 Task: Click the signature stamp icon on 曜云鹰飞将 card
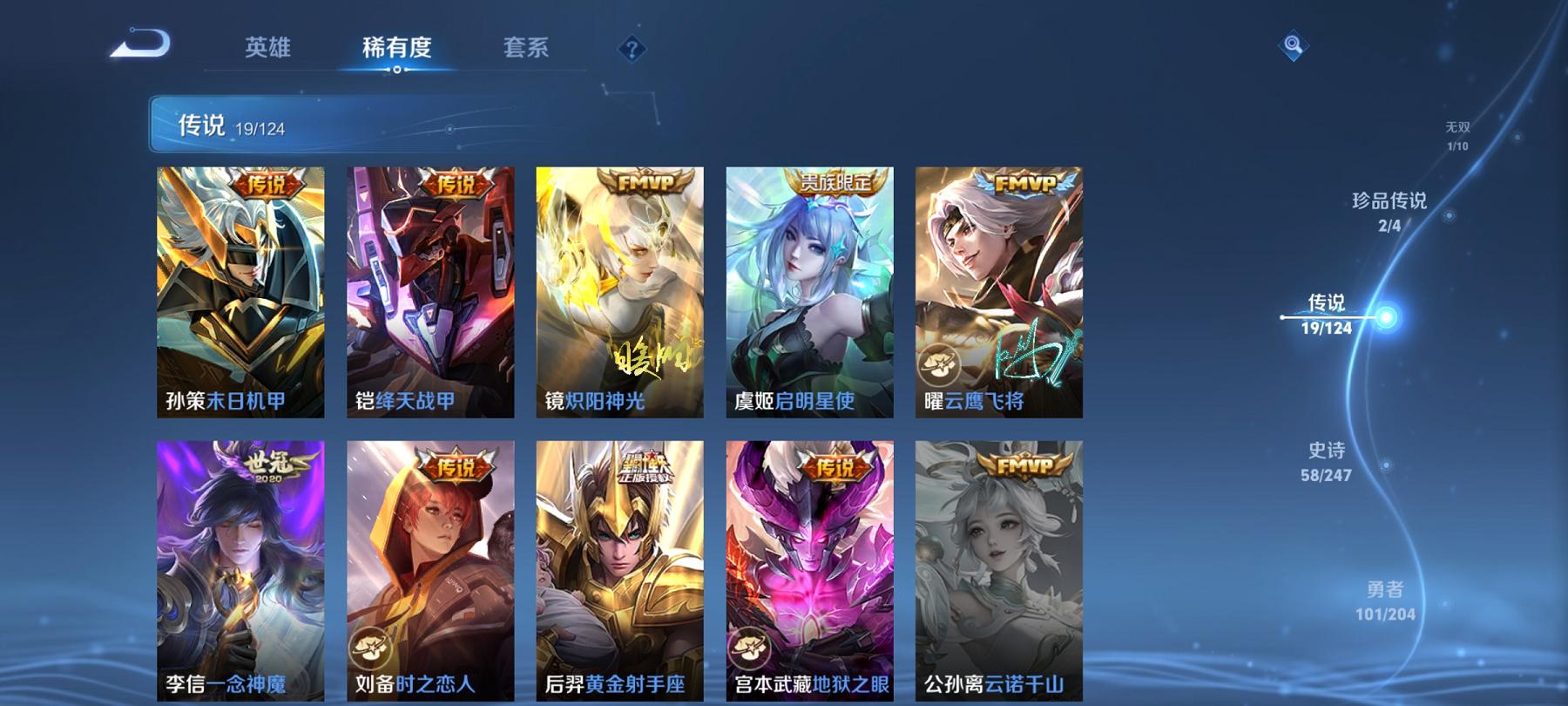pyautogui.click(x=939, y=363)
